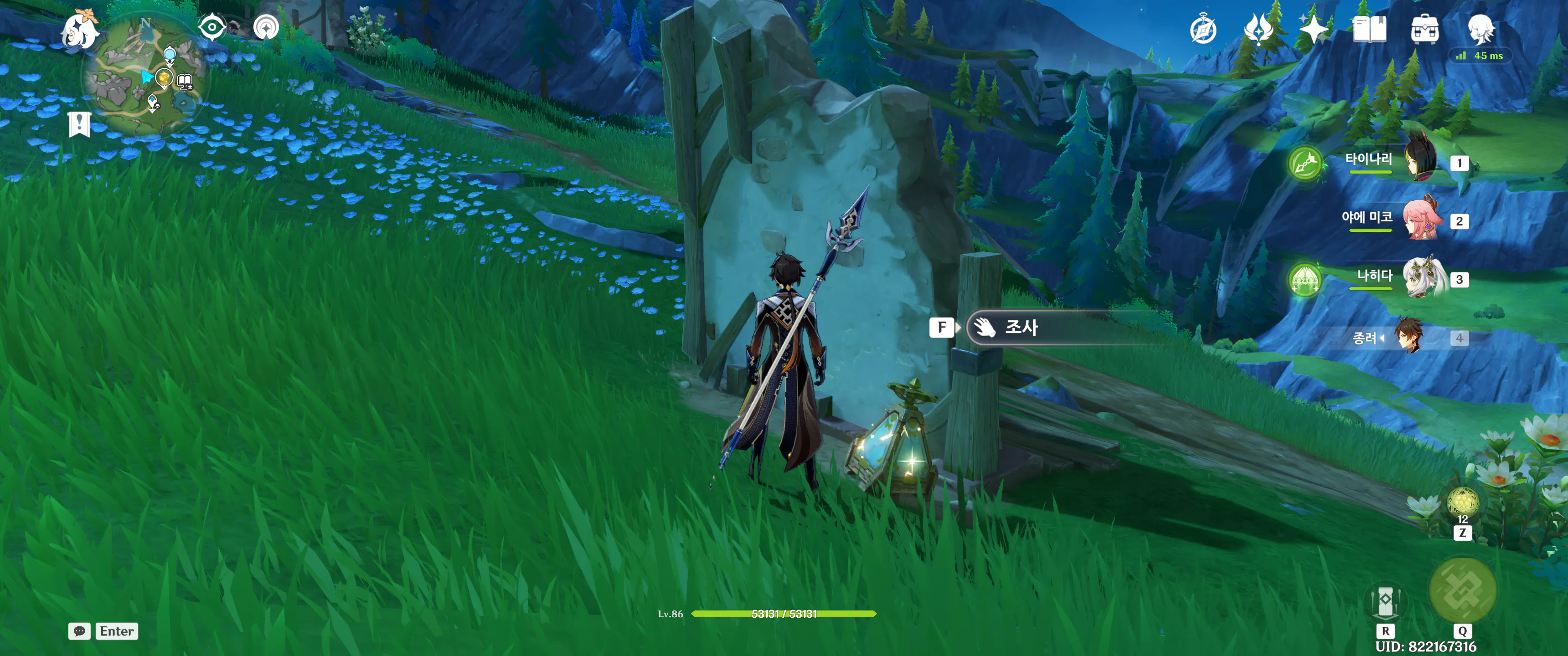Use the gadget with count 12
Viewport: 1568px width, 656px height.
[1462, 502]
